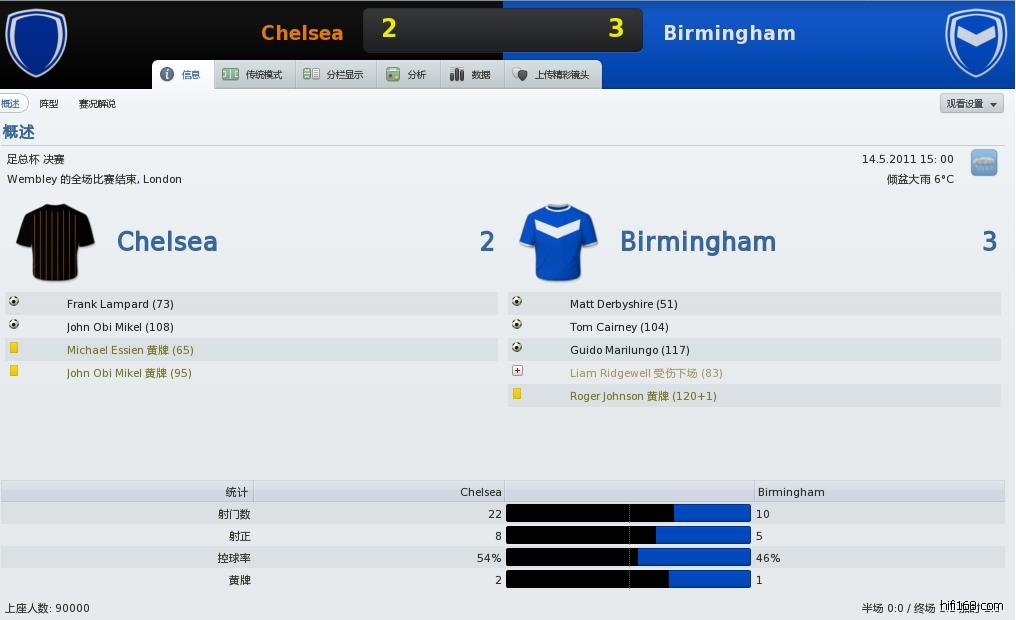This screenshot has height=620, width=1016.
Task: Select the 分栏显示 tab
Action: [x=334, y=75]
